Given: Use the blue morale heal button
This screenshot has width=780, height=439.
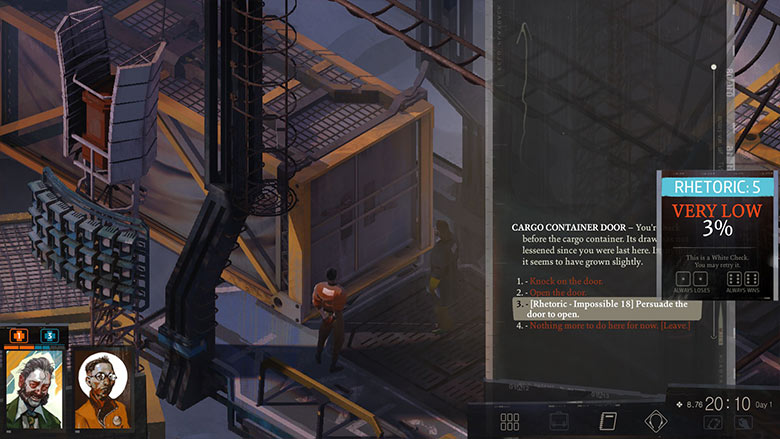Looking at the screenshot, I should pos(49,337).
